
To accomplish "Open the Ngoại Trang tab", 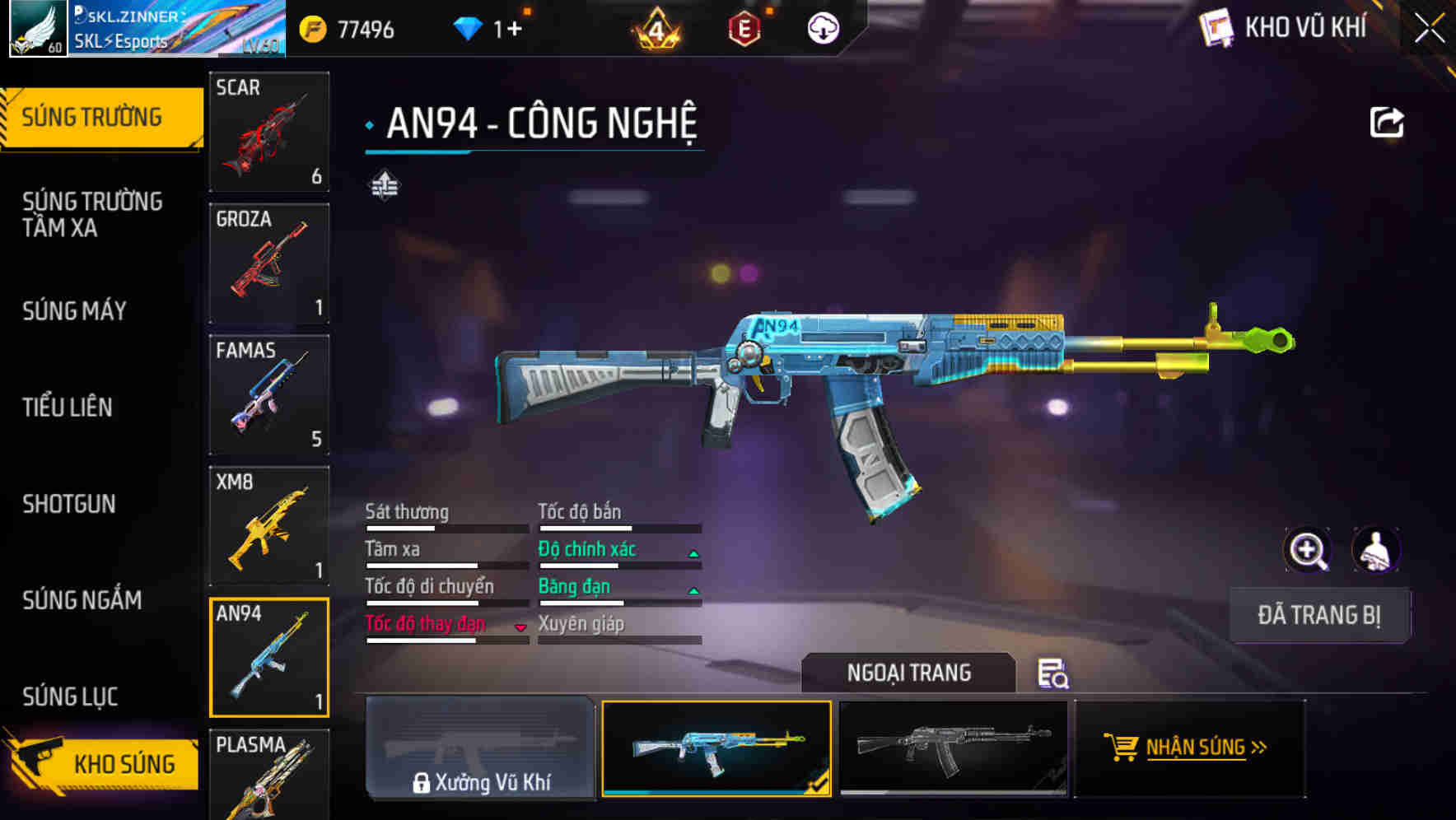I will tap(908, 673).
